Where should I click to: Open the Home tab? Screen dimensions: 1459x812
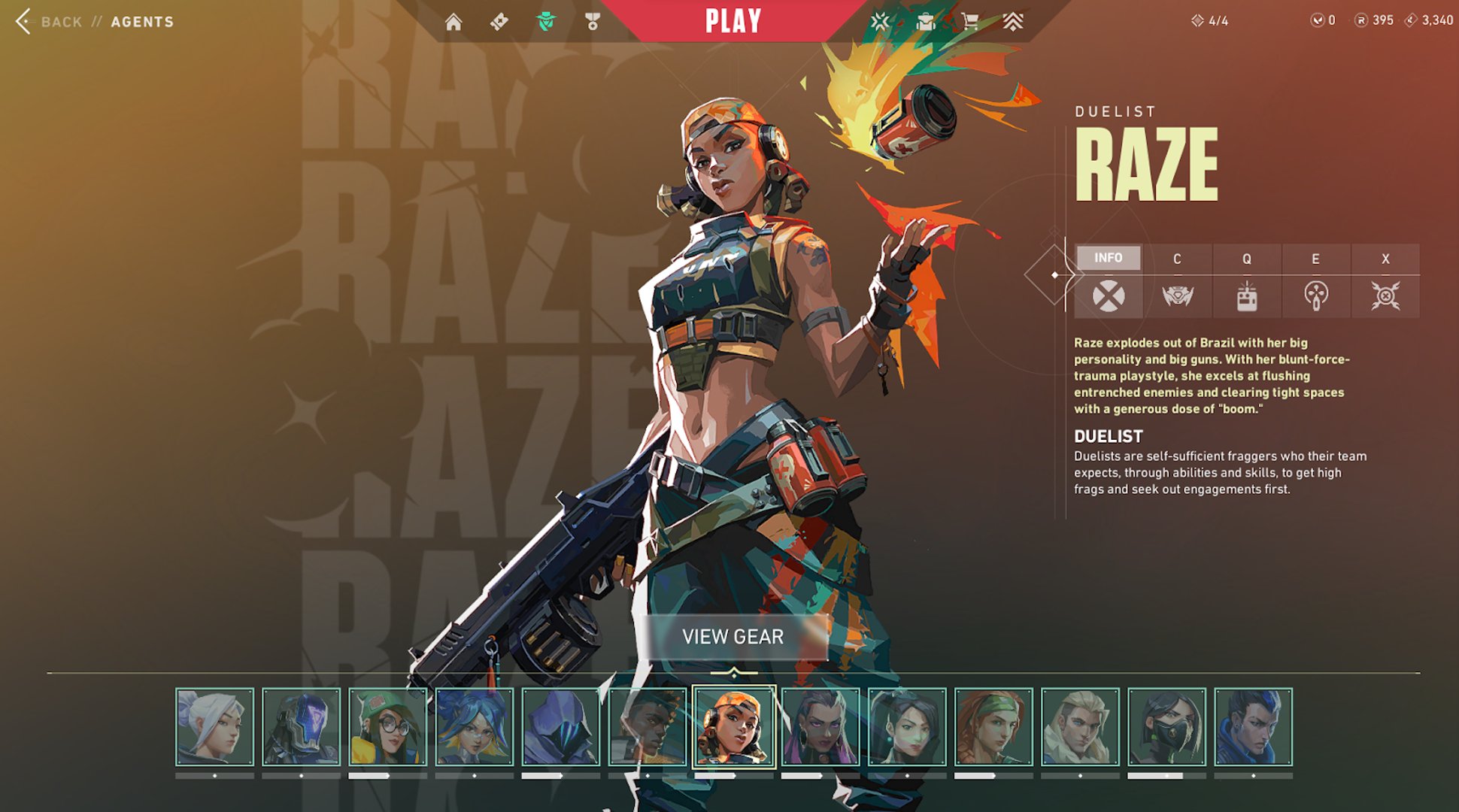click(453, 22)
